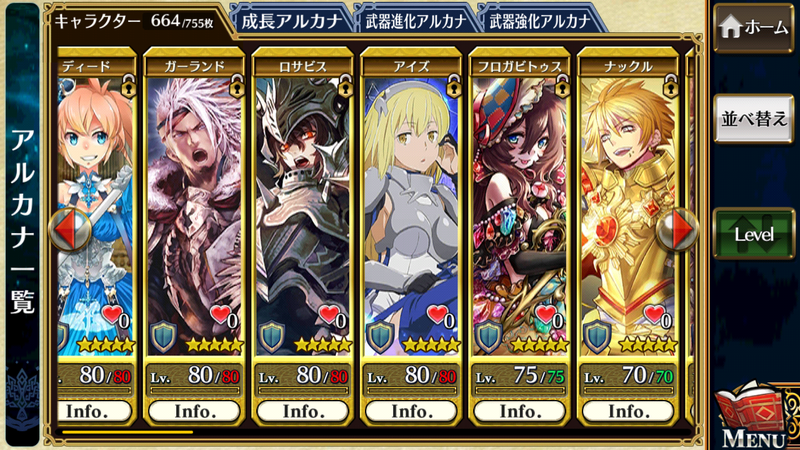This screenshot has height=450, width=800.
Task: Click the lock icon on ロサビス card
Action: click(x=345, y=87)
